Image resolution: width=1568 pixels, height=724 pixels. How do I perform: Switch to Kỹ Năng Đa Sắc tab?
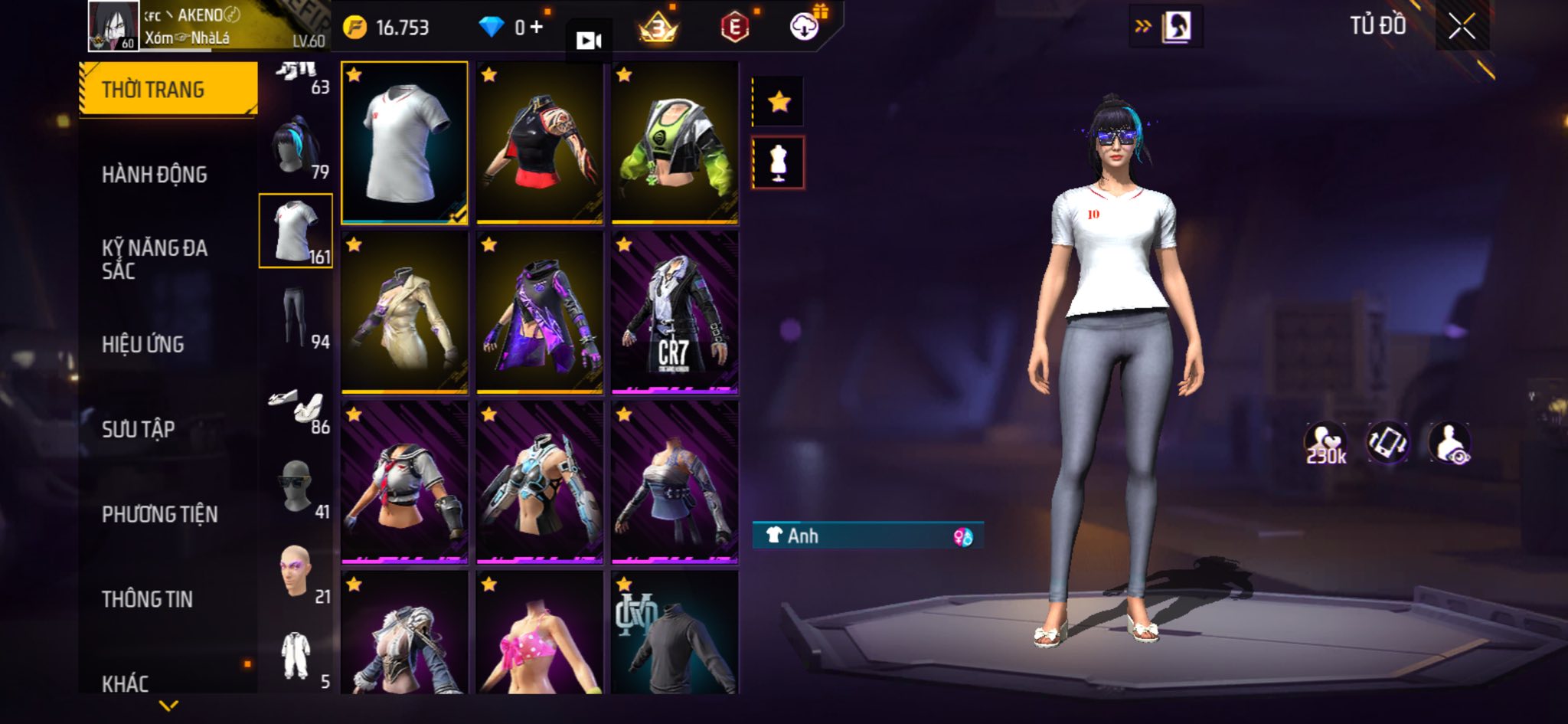click(x=154, y=259)
